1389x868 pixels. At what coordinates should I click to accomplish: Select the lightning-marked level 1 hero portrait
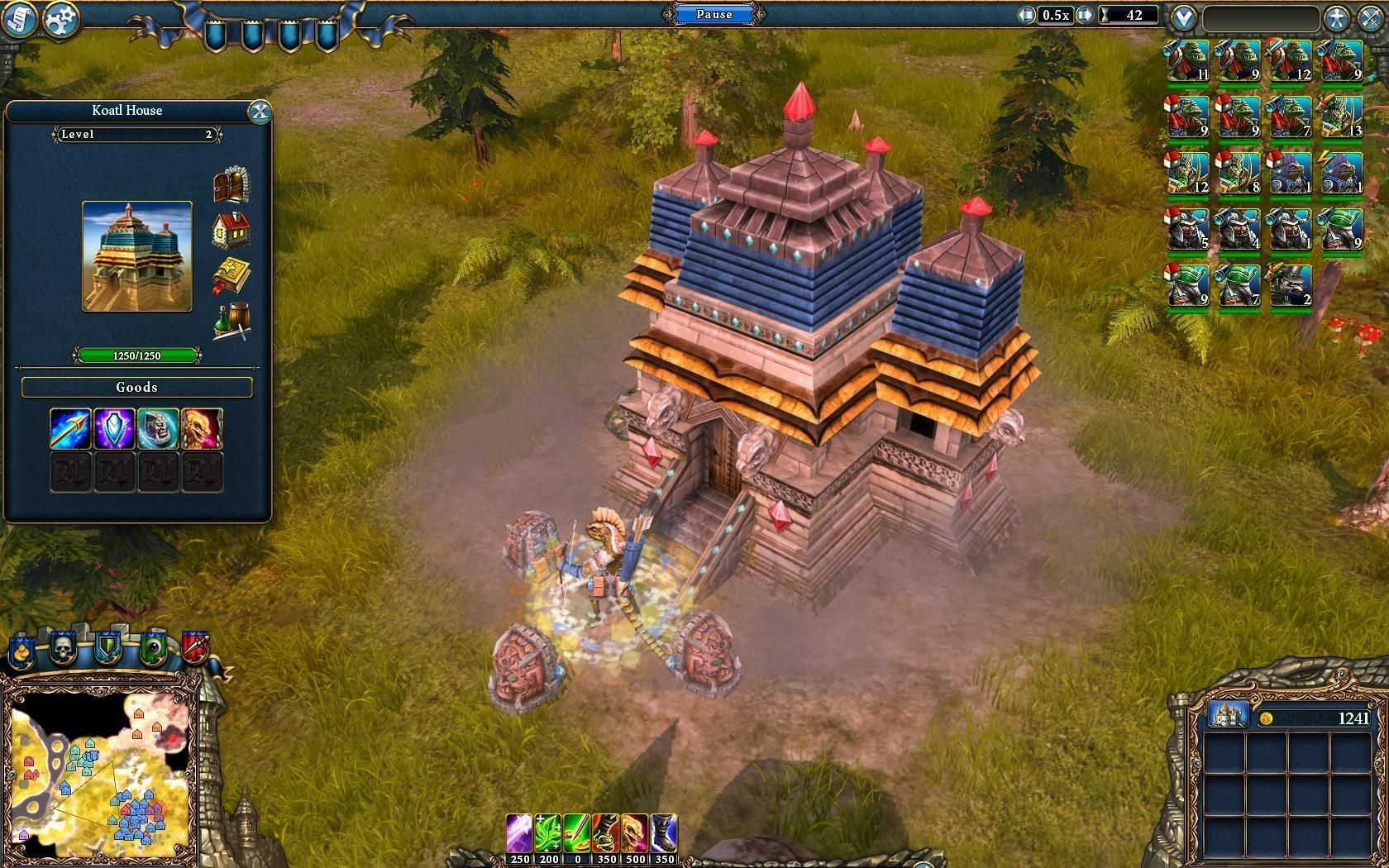1341,173
